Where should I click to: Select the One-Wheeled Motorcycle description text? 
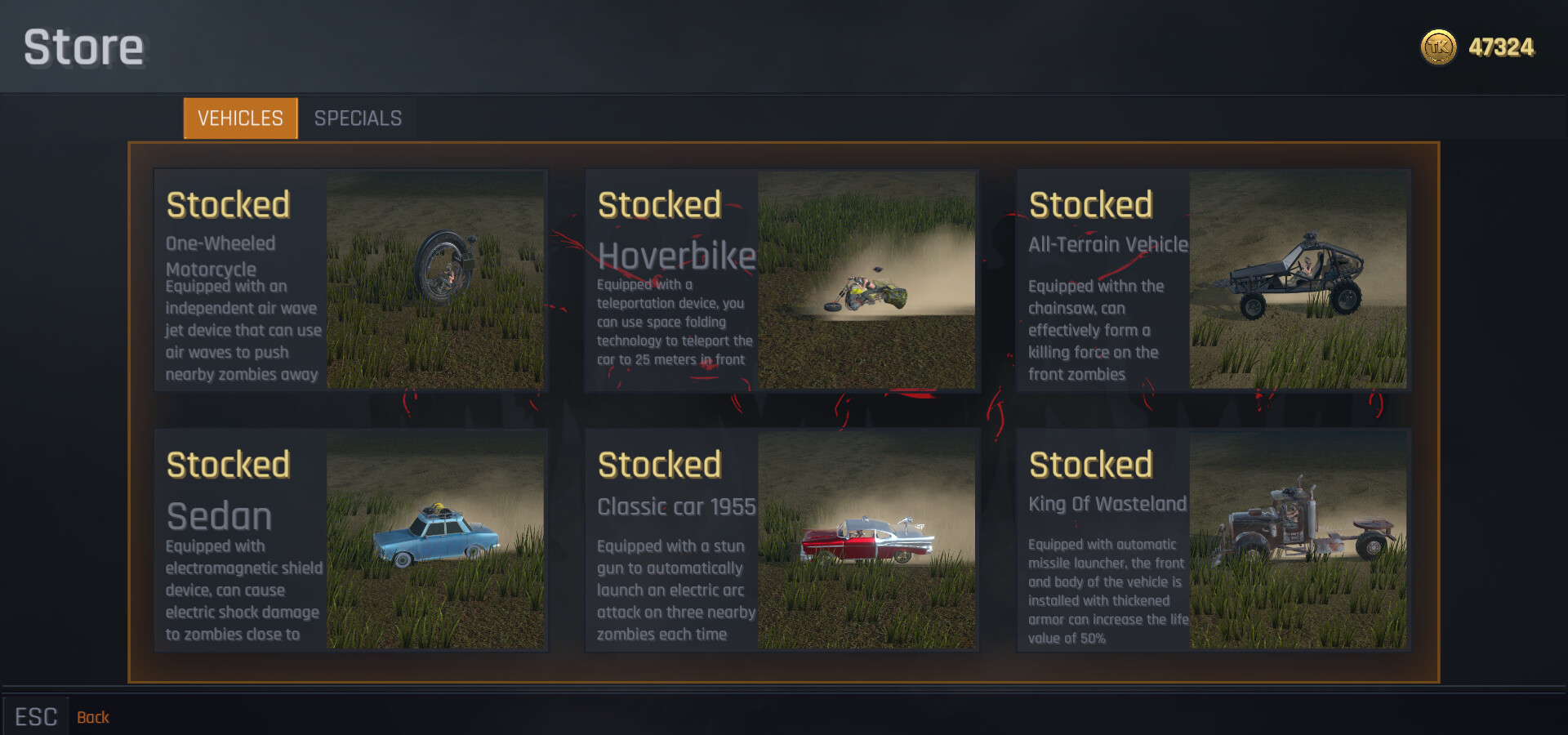[242, 330]
